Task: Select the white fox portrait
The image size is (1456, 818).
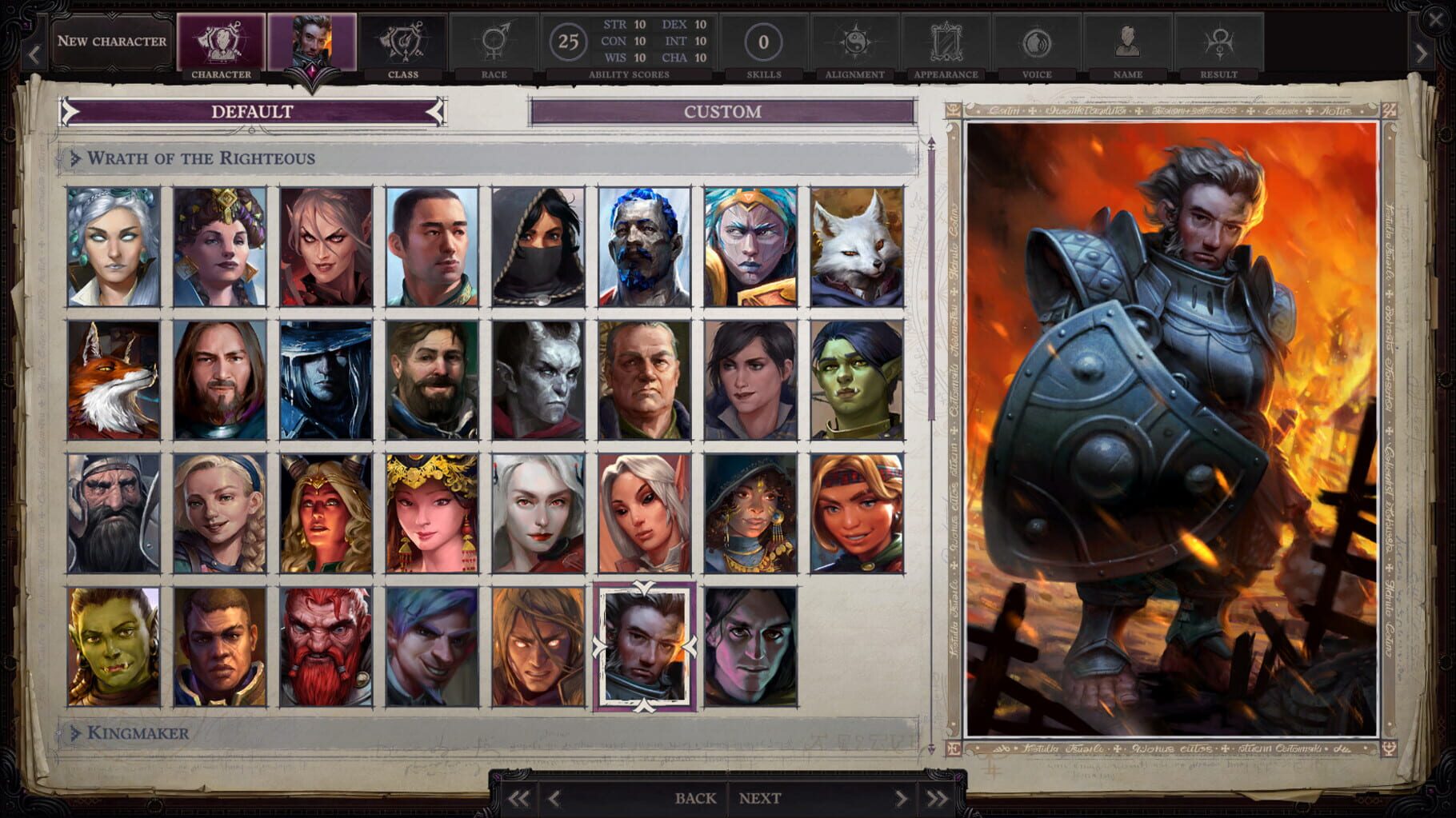Action: [858, 245]
